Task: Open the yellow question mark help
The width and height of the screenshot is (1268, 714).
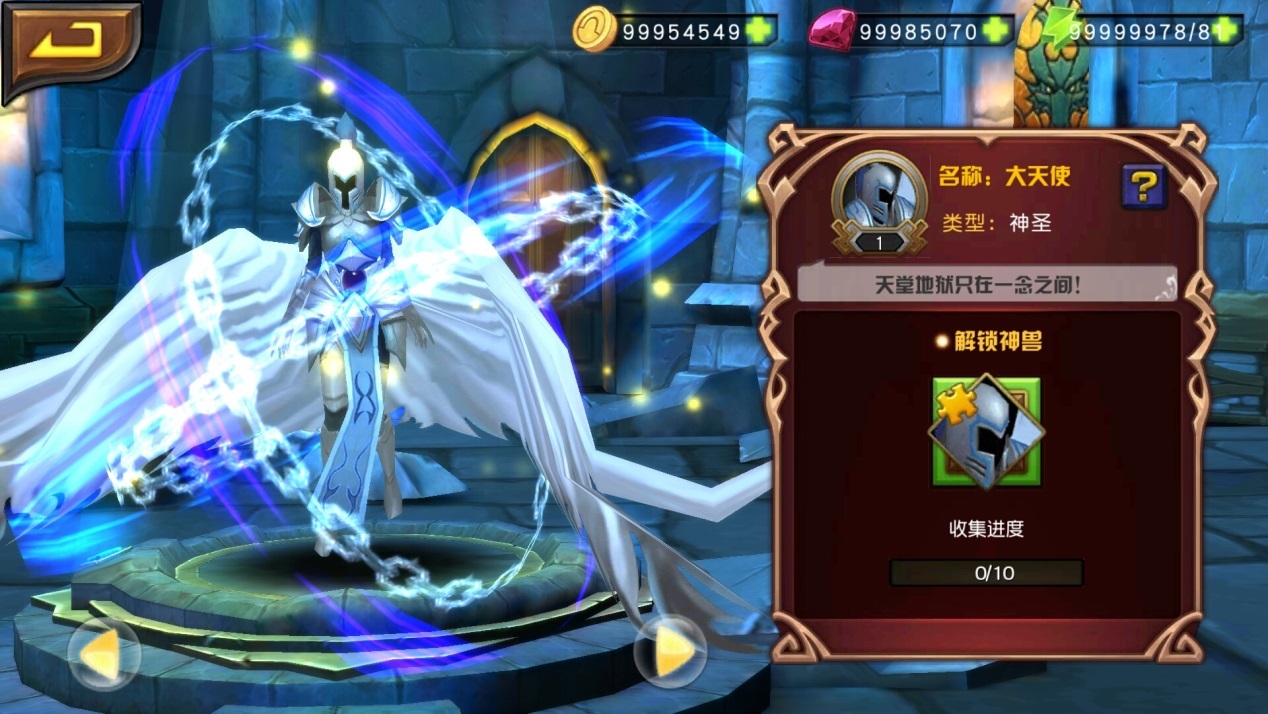Action: pos(1143,185)
